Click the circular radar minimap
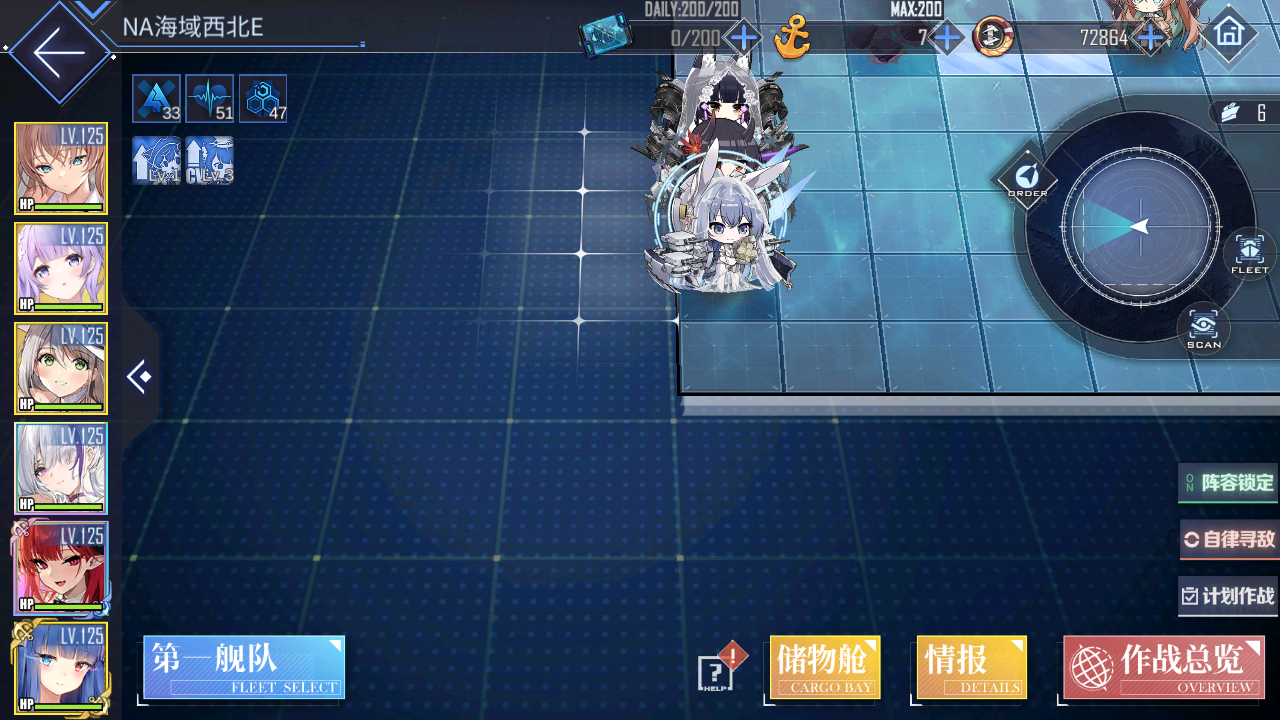 (x=1139, y=228)
